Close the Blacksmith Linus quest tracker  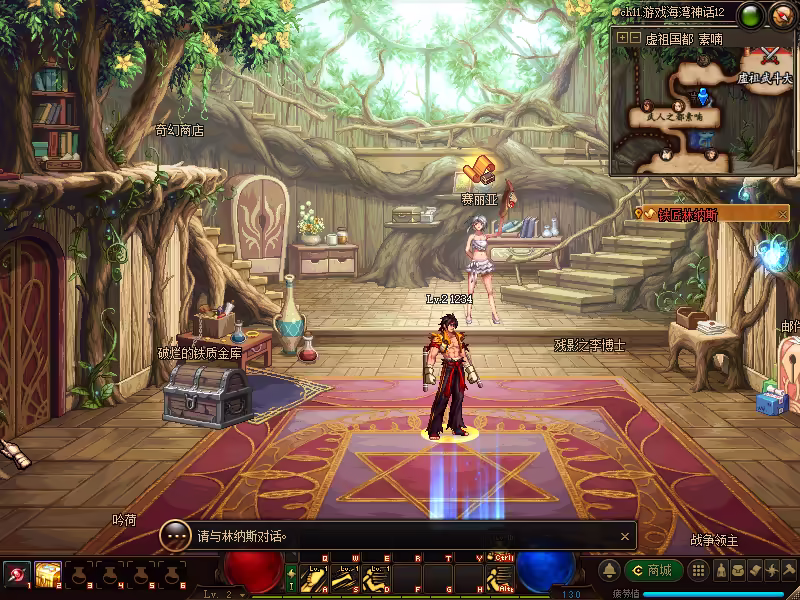pyautogui.click(x=783, y=214)
